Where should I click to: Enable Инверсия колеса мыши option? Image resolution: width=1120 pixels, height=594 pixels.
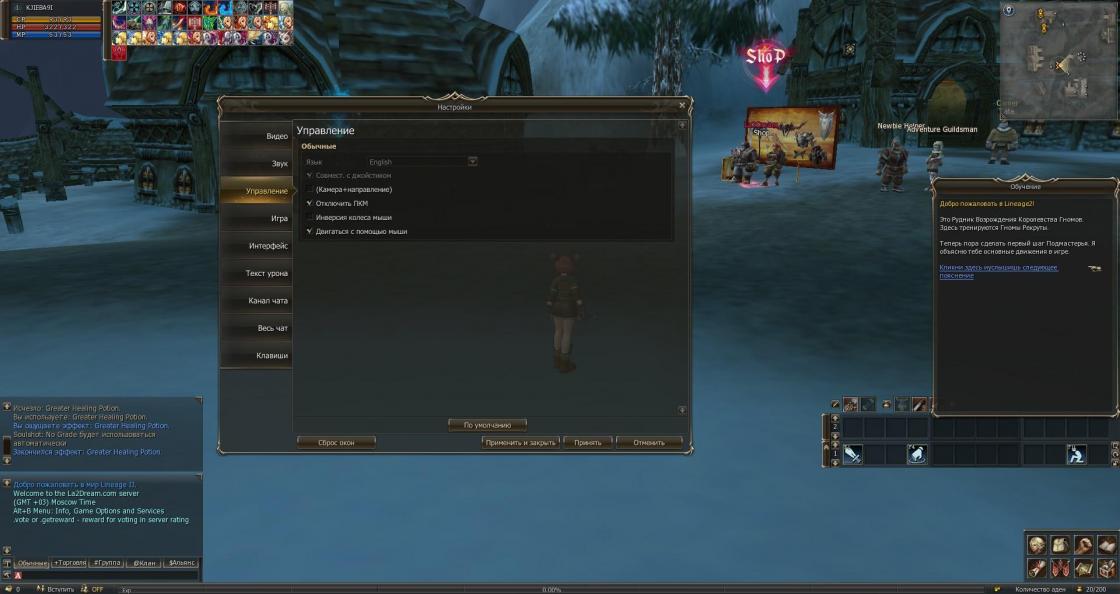[310, 217]
